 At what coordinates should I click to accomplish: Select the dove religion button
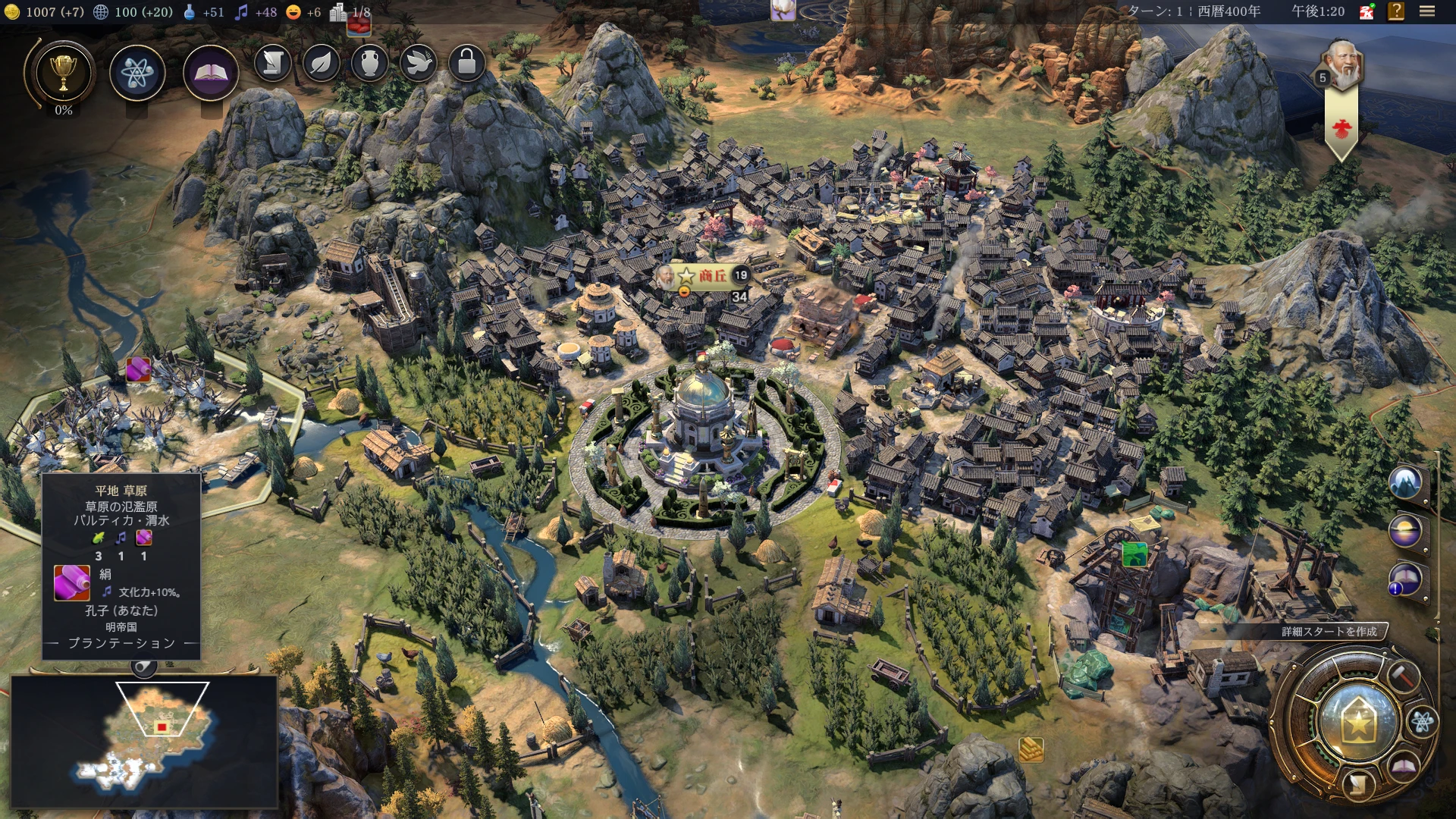[x=419, y=64]
